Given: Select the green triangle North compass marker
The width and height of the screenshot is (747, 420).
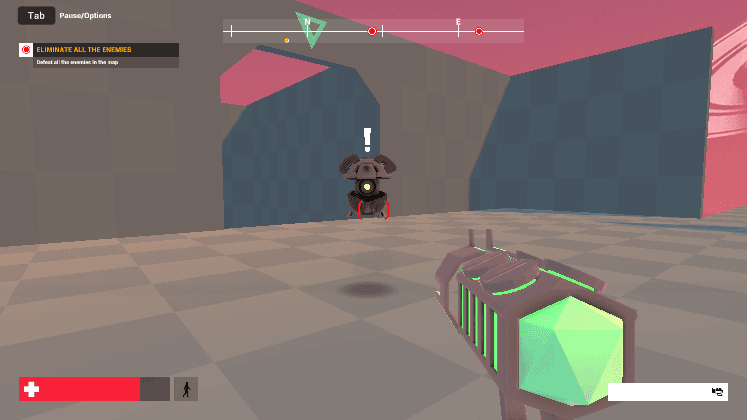Looking at the screenshot, I should pyautogui.click(x=309, y=28).
